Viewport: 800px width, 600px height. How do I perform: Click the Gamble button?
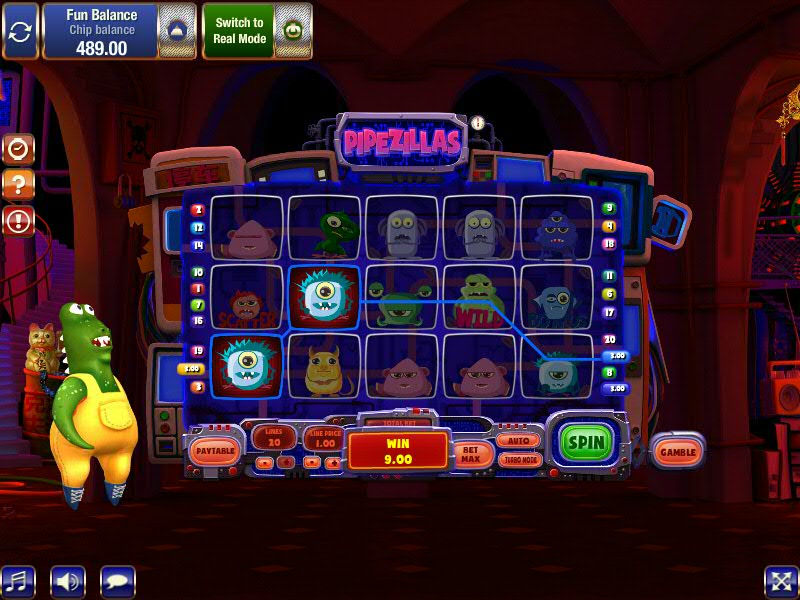click(677, 451)
